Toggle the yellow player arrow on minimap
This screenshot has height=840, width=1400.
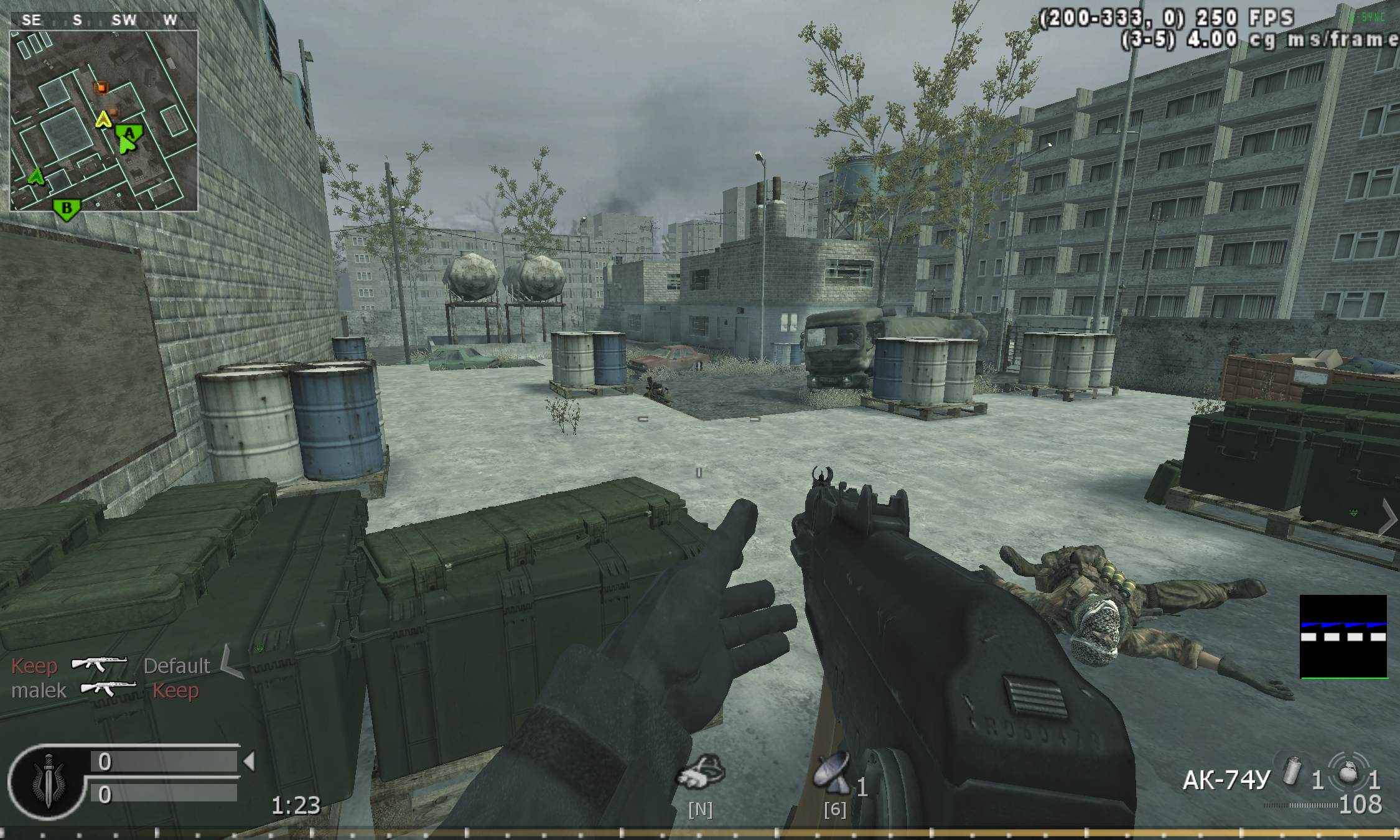point(104,119)
